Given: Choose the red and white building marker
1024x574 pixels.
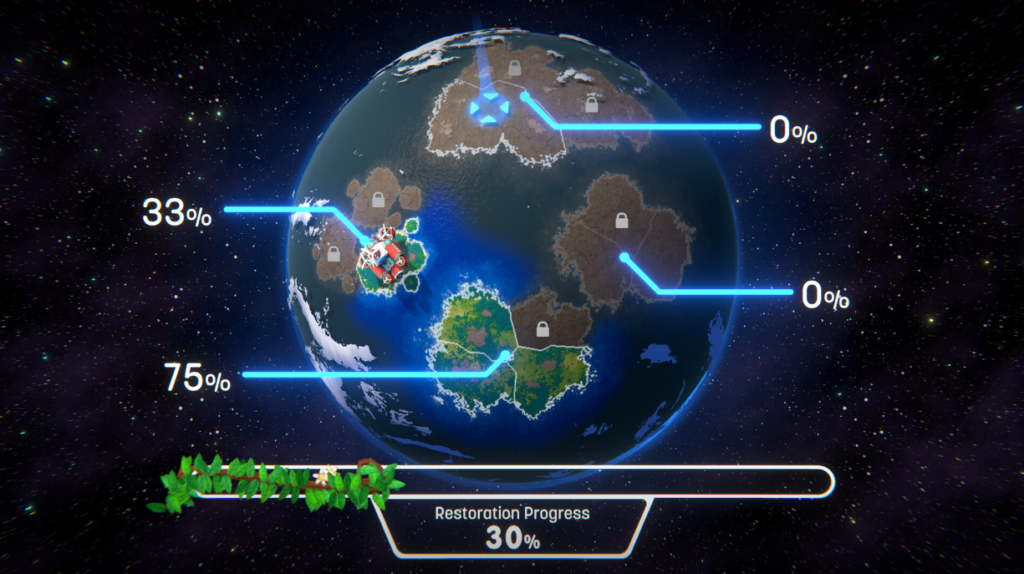Looking at the screenshot, I should coord(386,256).
